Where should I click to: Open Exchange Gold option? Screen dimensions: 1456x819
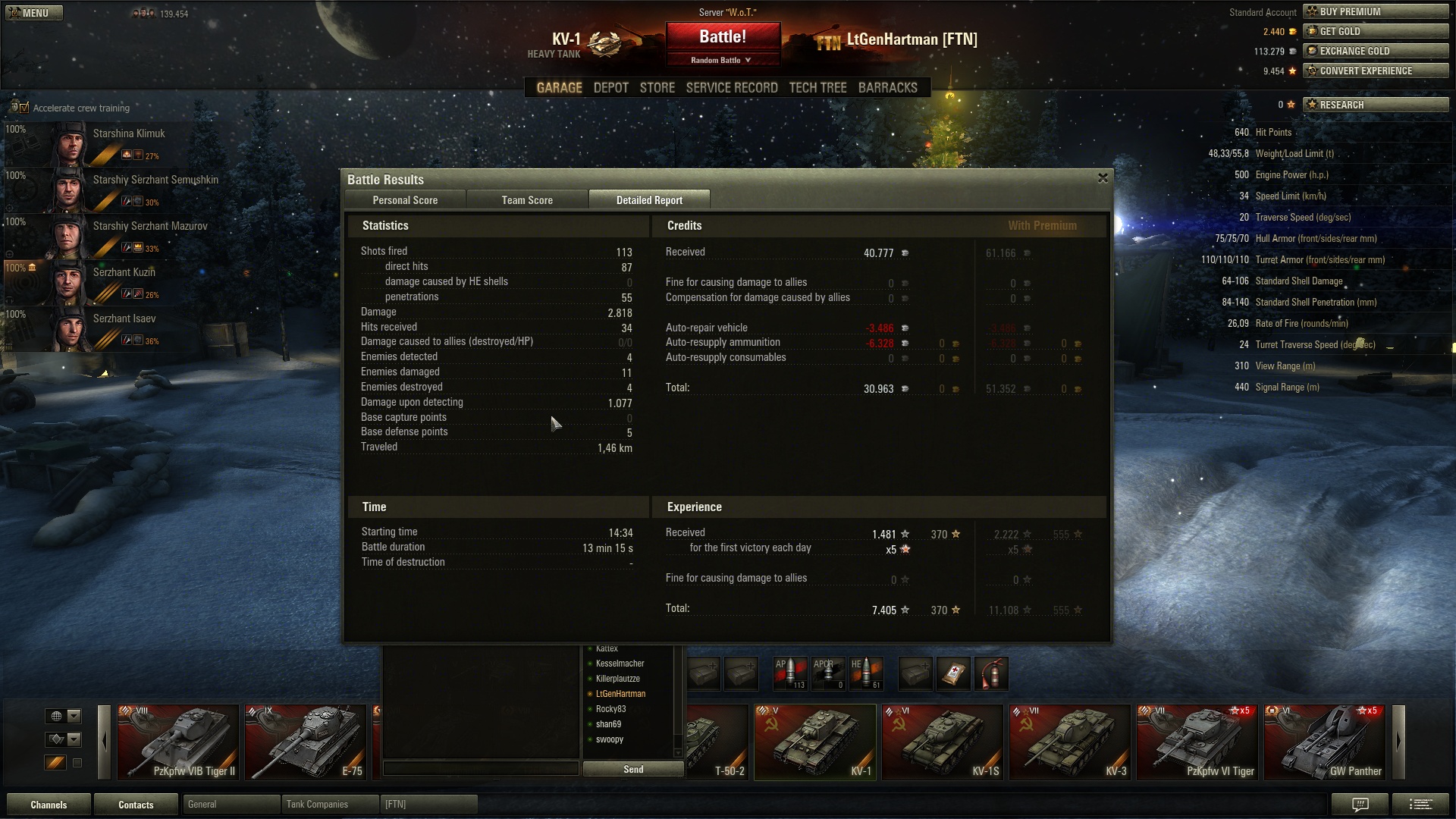click(x=1375, y=51)
